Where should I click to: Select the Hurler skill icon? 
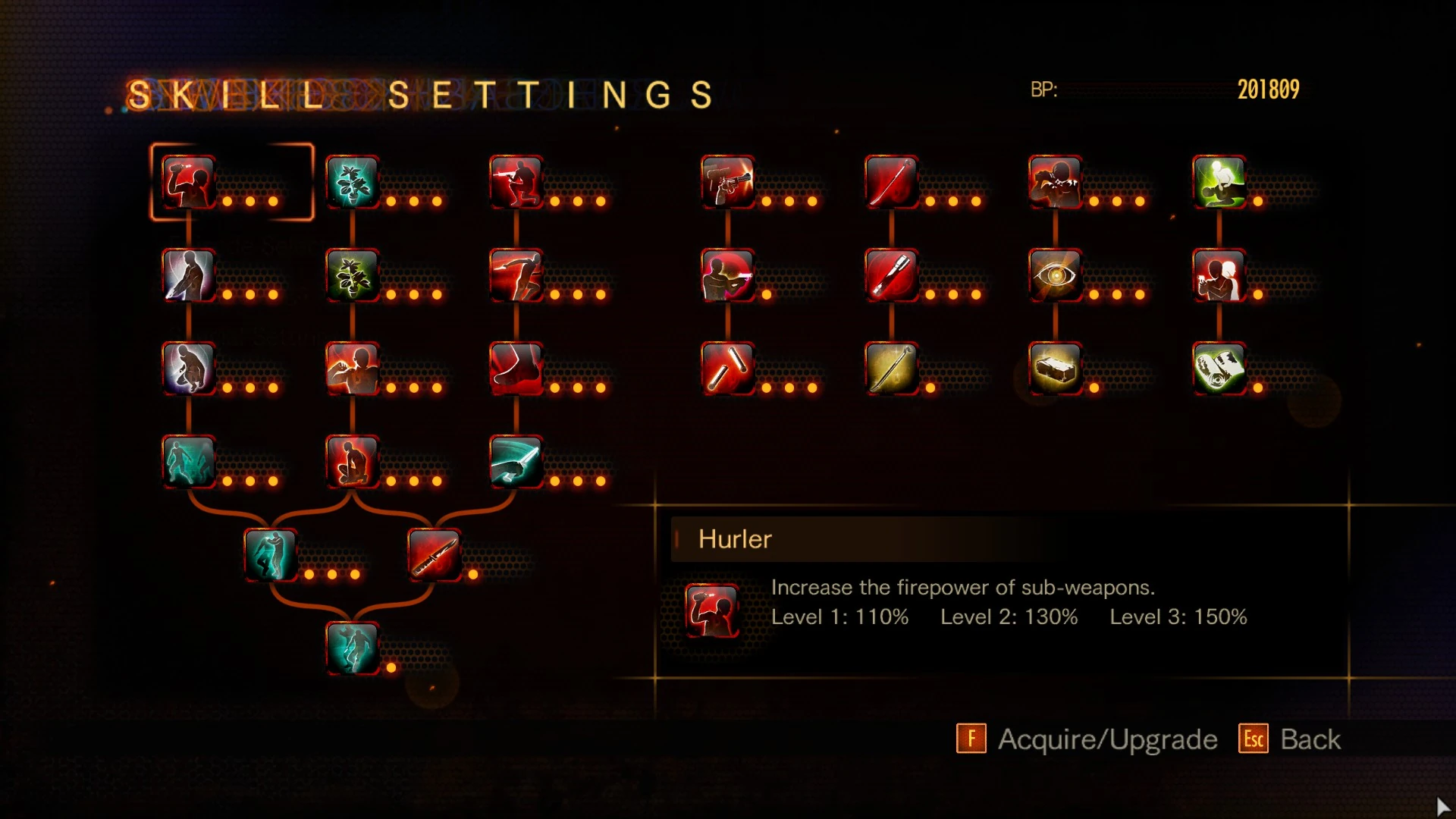188,182
